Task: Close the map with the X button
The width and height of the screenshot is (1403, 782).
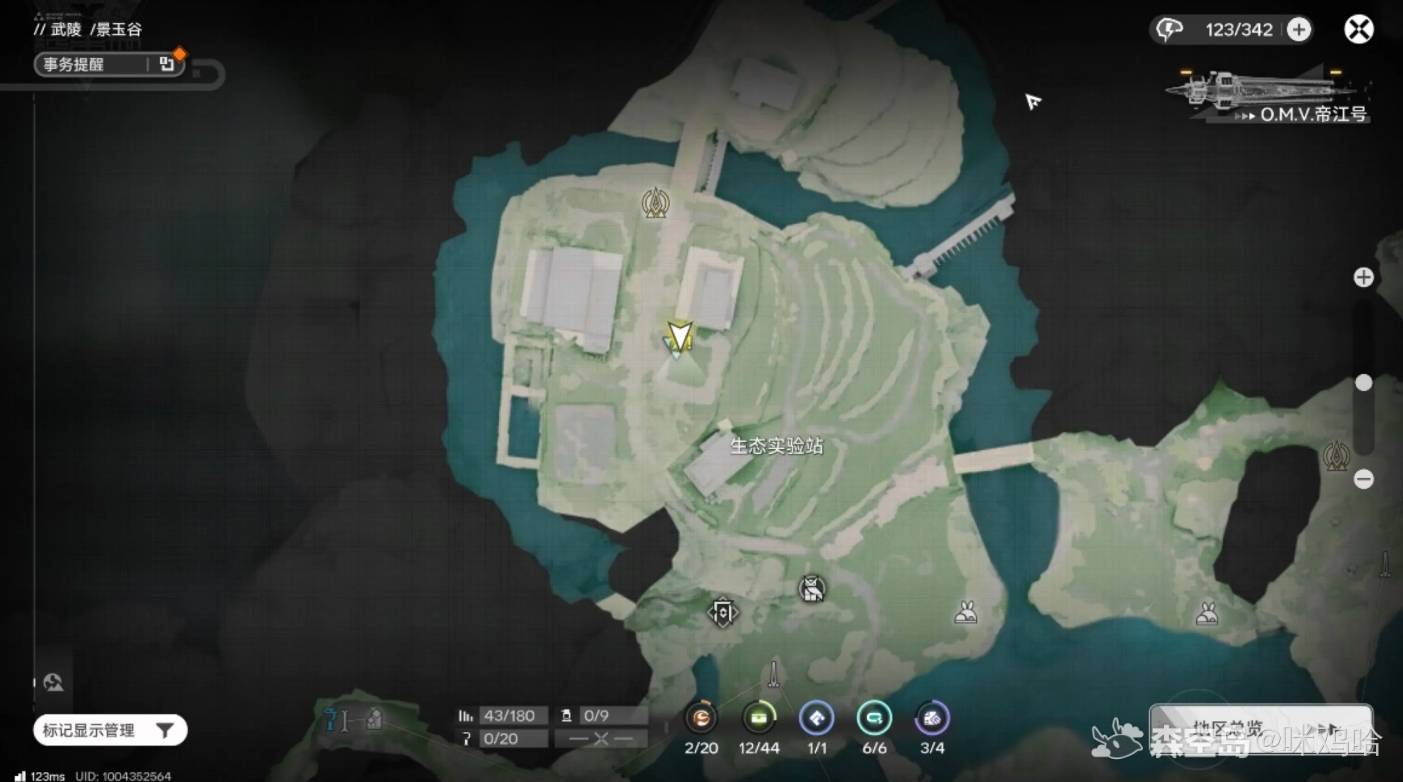Action: [x=1358, y=30]
